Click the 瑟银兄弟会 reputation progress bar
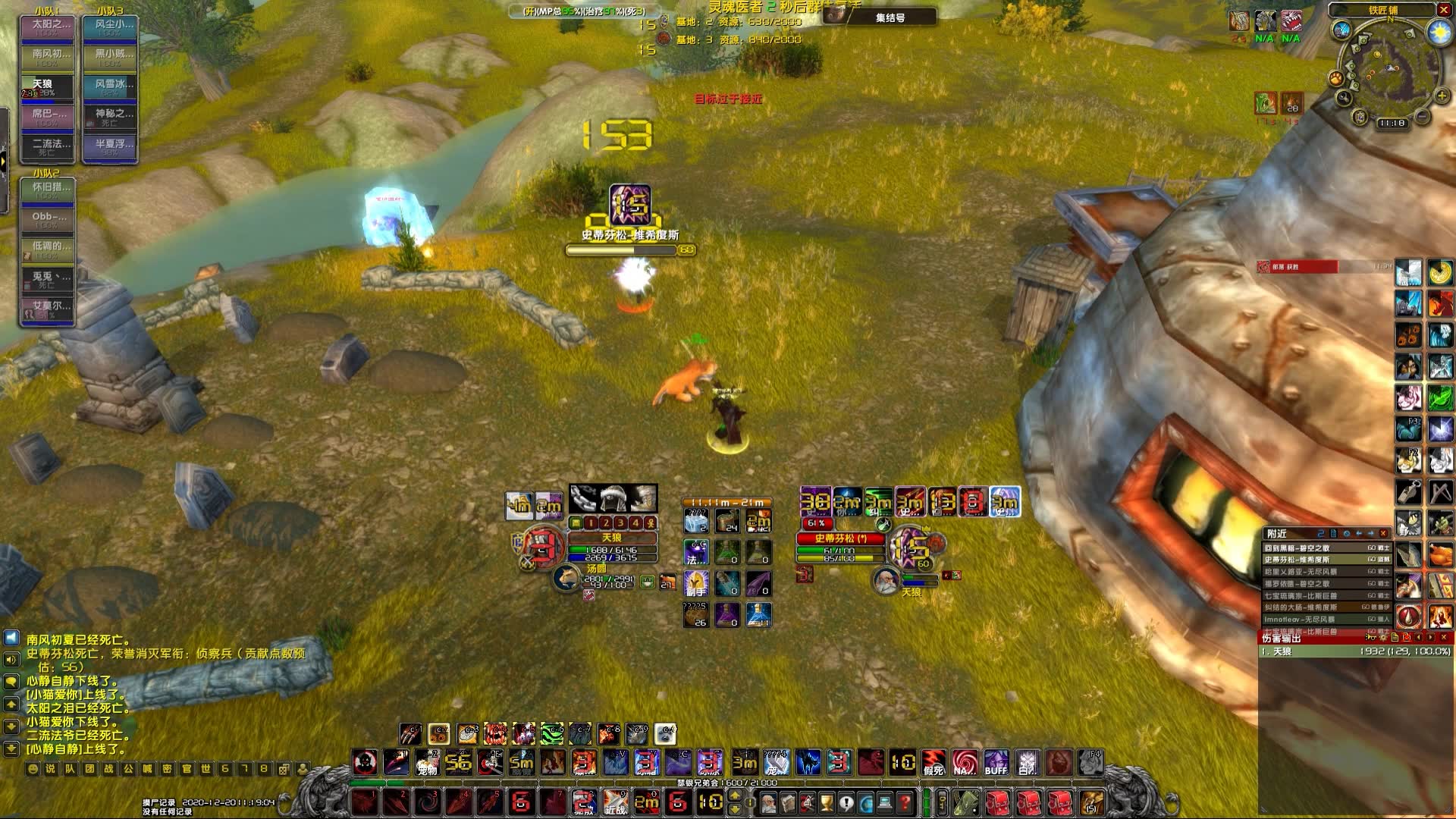This screenshot has width=1456, height=819. 682,783
